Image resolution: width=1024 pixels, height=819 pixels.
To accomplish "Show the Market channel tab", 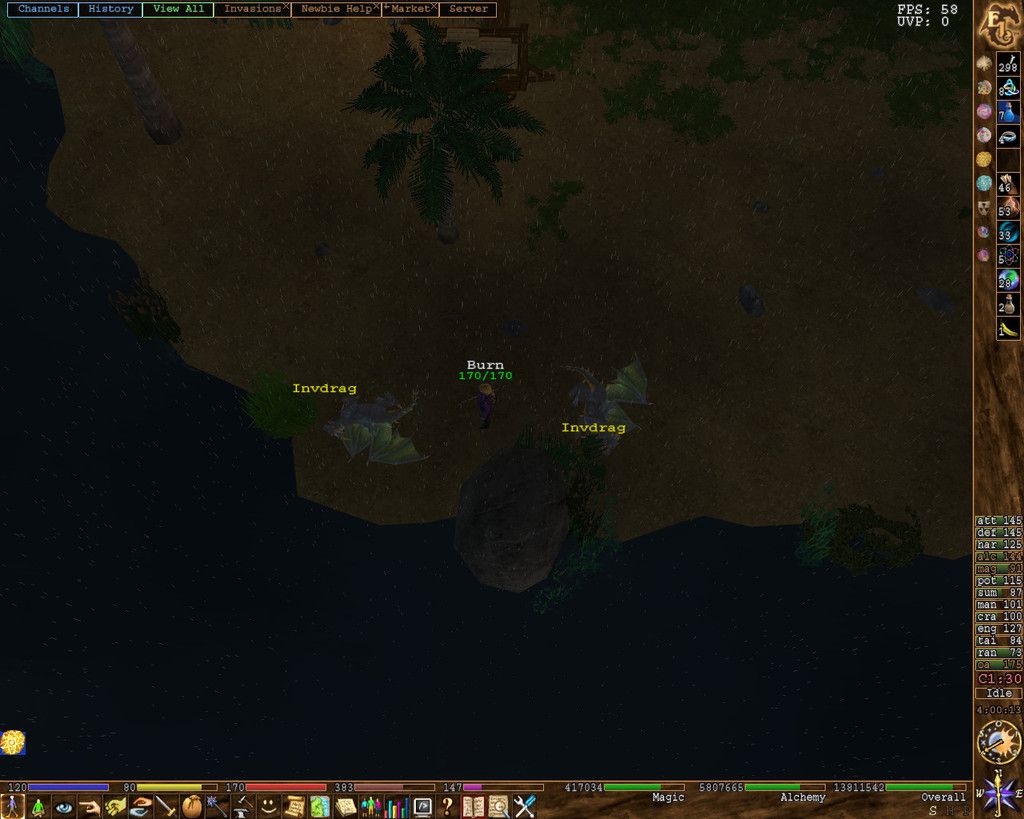I will (x=410, y=9).
